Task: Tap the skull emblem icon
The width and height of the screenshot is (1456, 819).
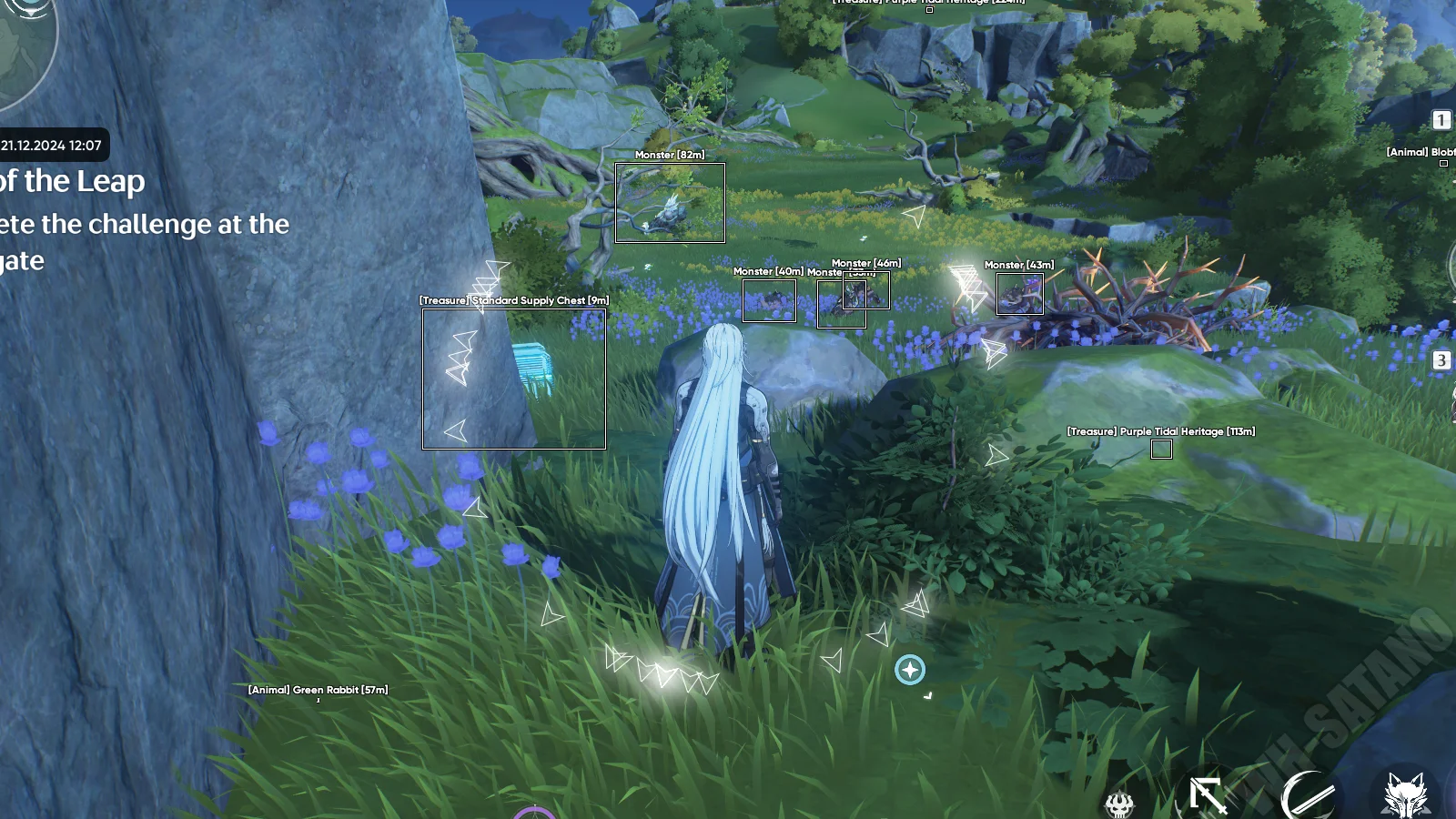Action: pyautogui.click(x=1119, y=804)
